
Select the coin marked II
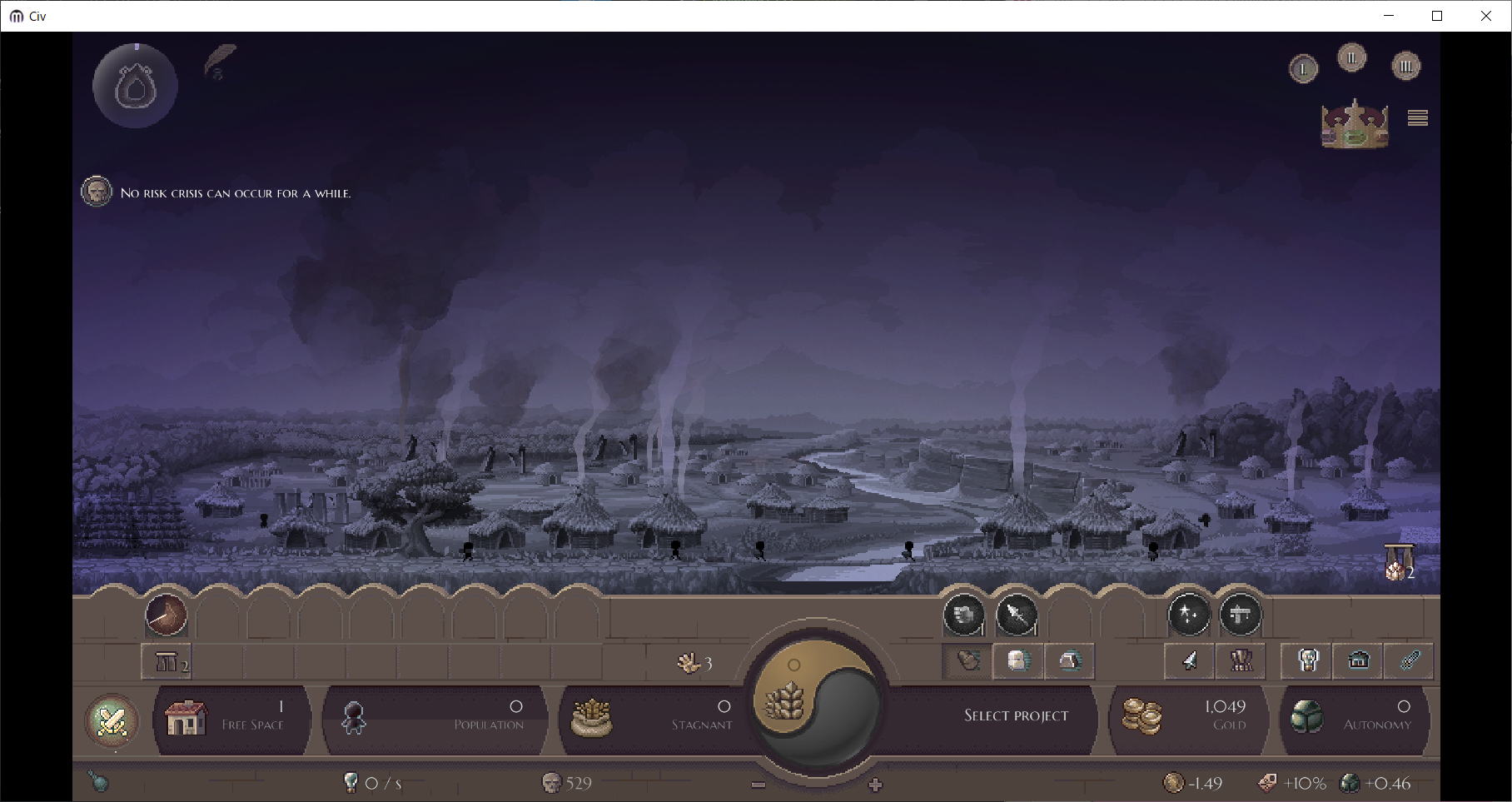coord(1351,58)
